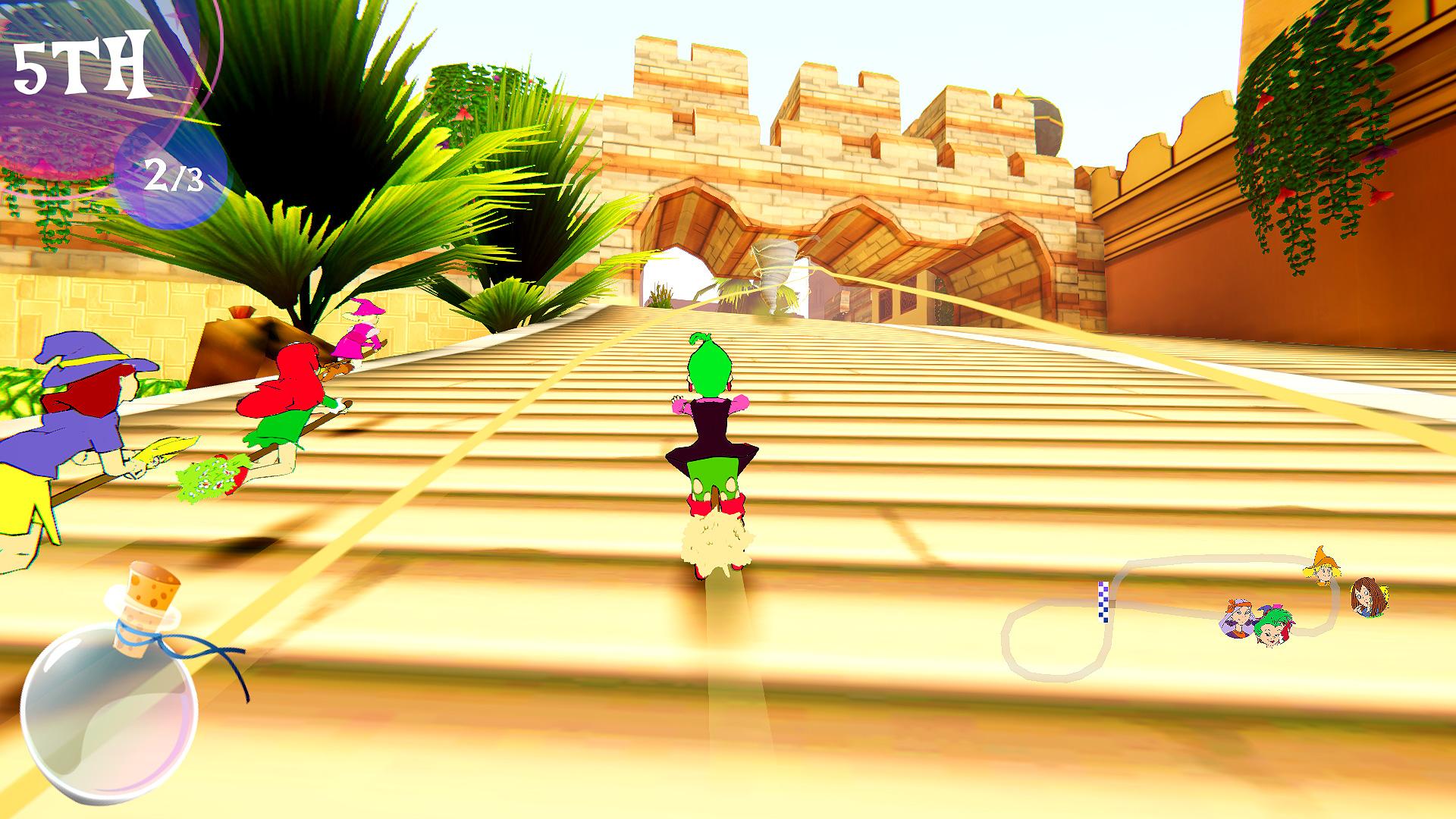Click the blonde witch with orange hat on minimap
1456x819 pixels.
pos(1323,571)
